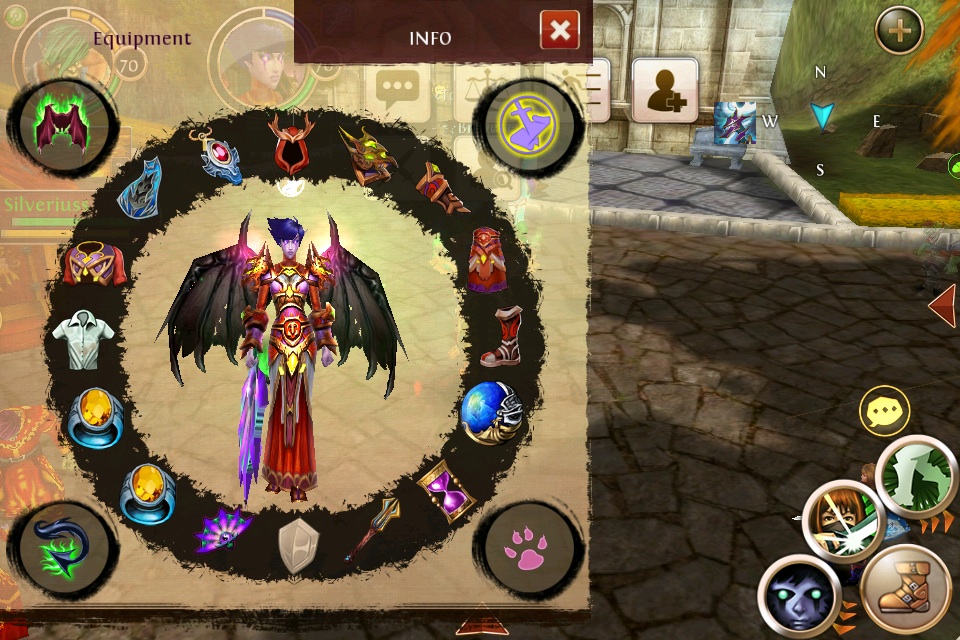Viewport: 960px width, 640px height.
Task: Choose the red boots equipment slot
Action: (501, 336)
